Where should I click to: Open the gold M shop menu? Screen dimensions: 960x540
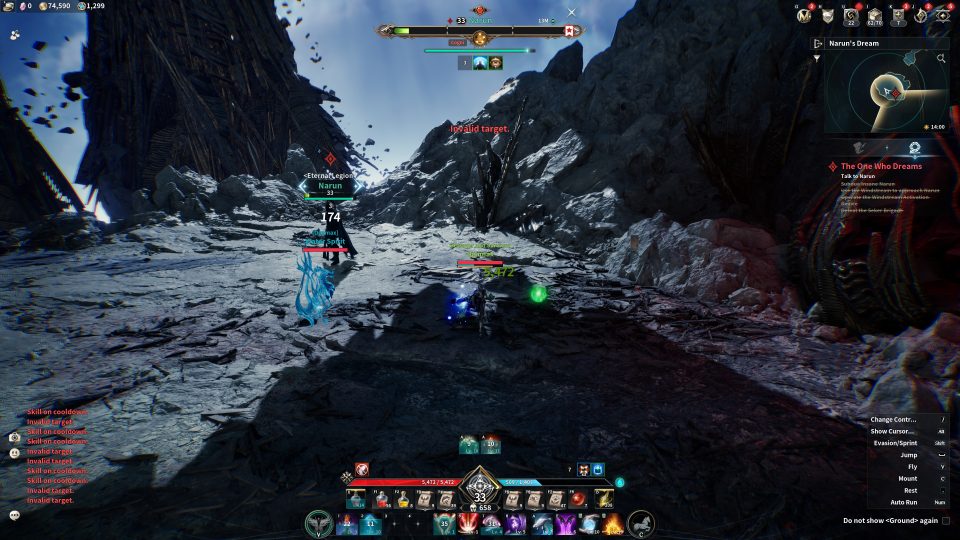804,15
